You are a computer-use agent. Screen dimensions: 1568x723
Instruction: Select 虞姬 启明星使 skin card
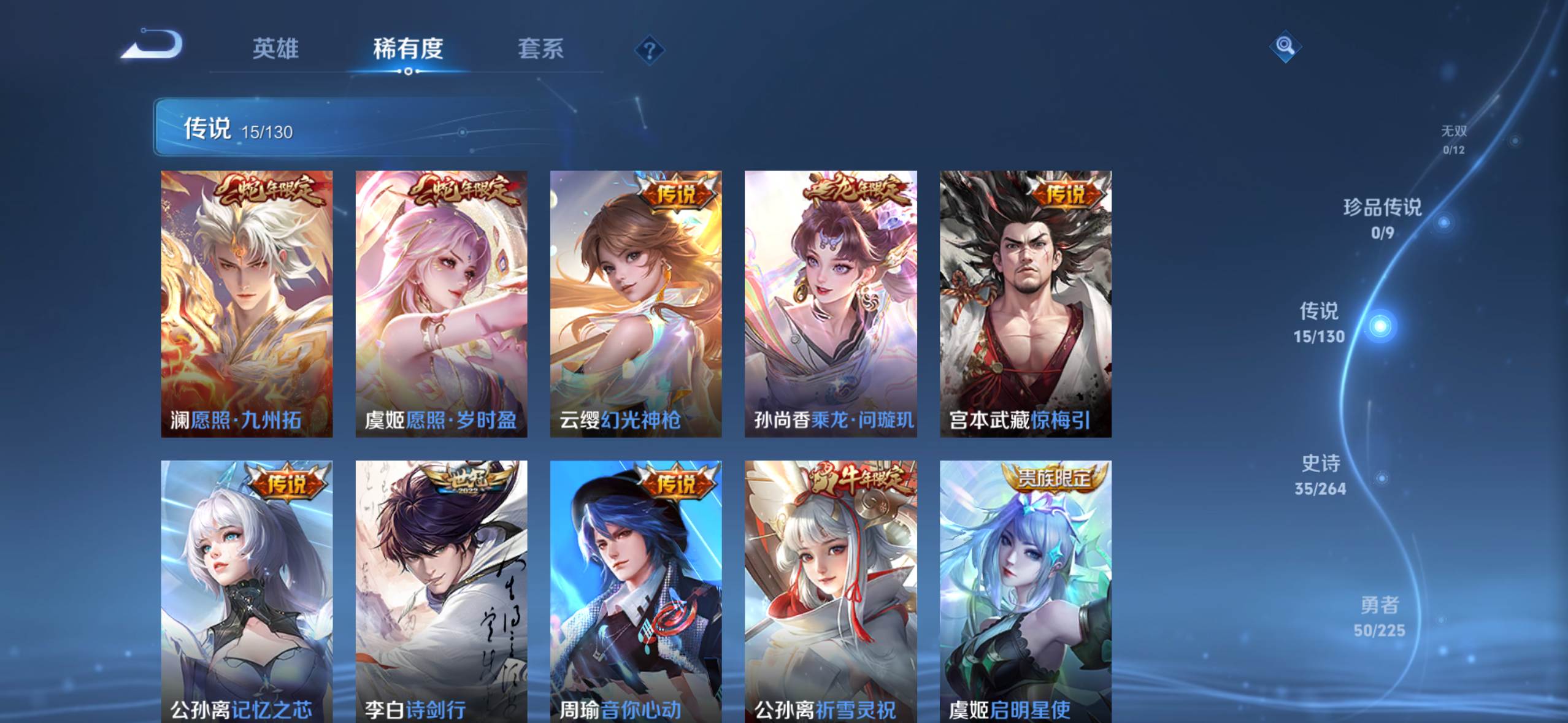[x=1025, y=592]
